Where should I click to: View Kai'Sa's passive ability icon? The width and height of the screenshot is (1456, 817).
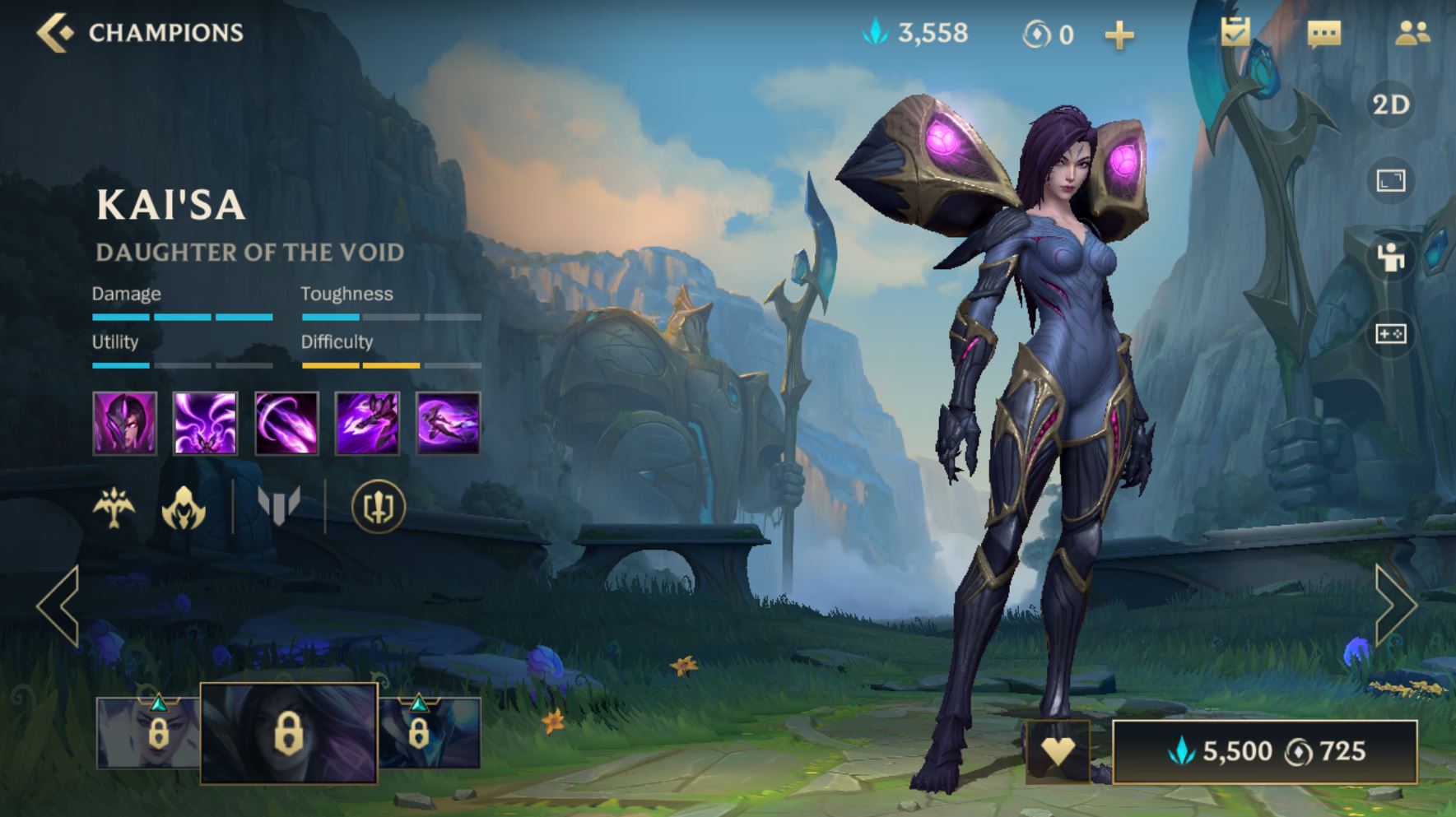pyautogui.click(x=124, y=423)
